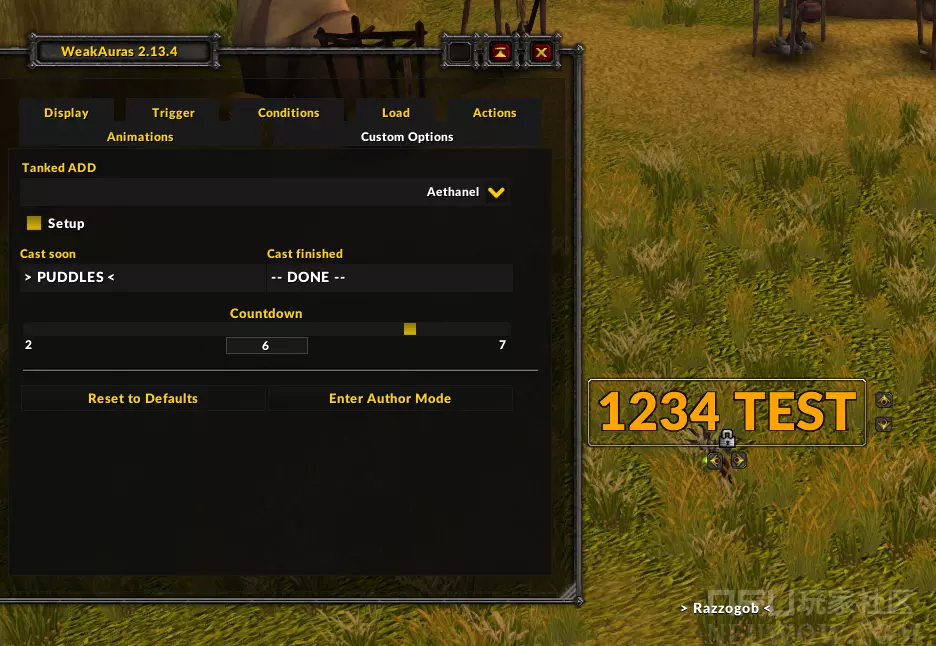The image size is (936, 646).
Task: Edit the Cast finished text field
Action: tap(389, 277)
